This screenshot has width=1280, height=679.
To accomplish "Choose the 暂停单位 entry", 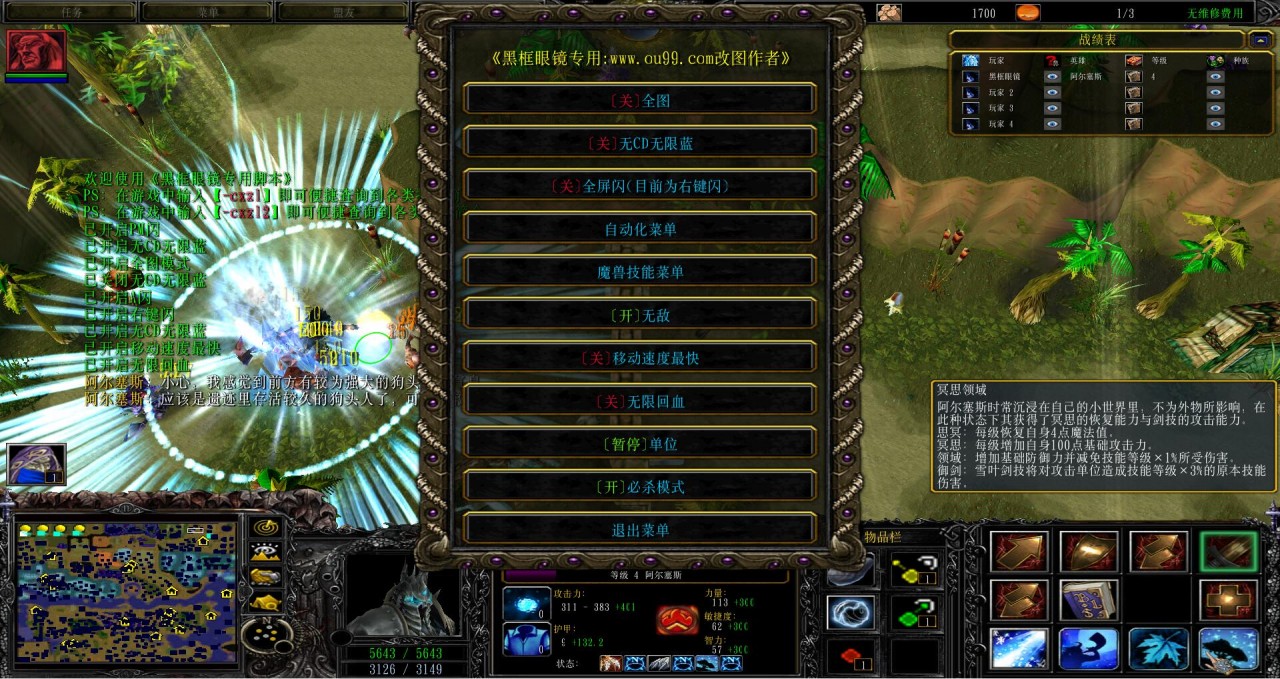I will click(640, 444).
